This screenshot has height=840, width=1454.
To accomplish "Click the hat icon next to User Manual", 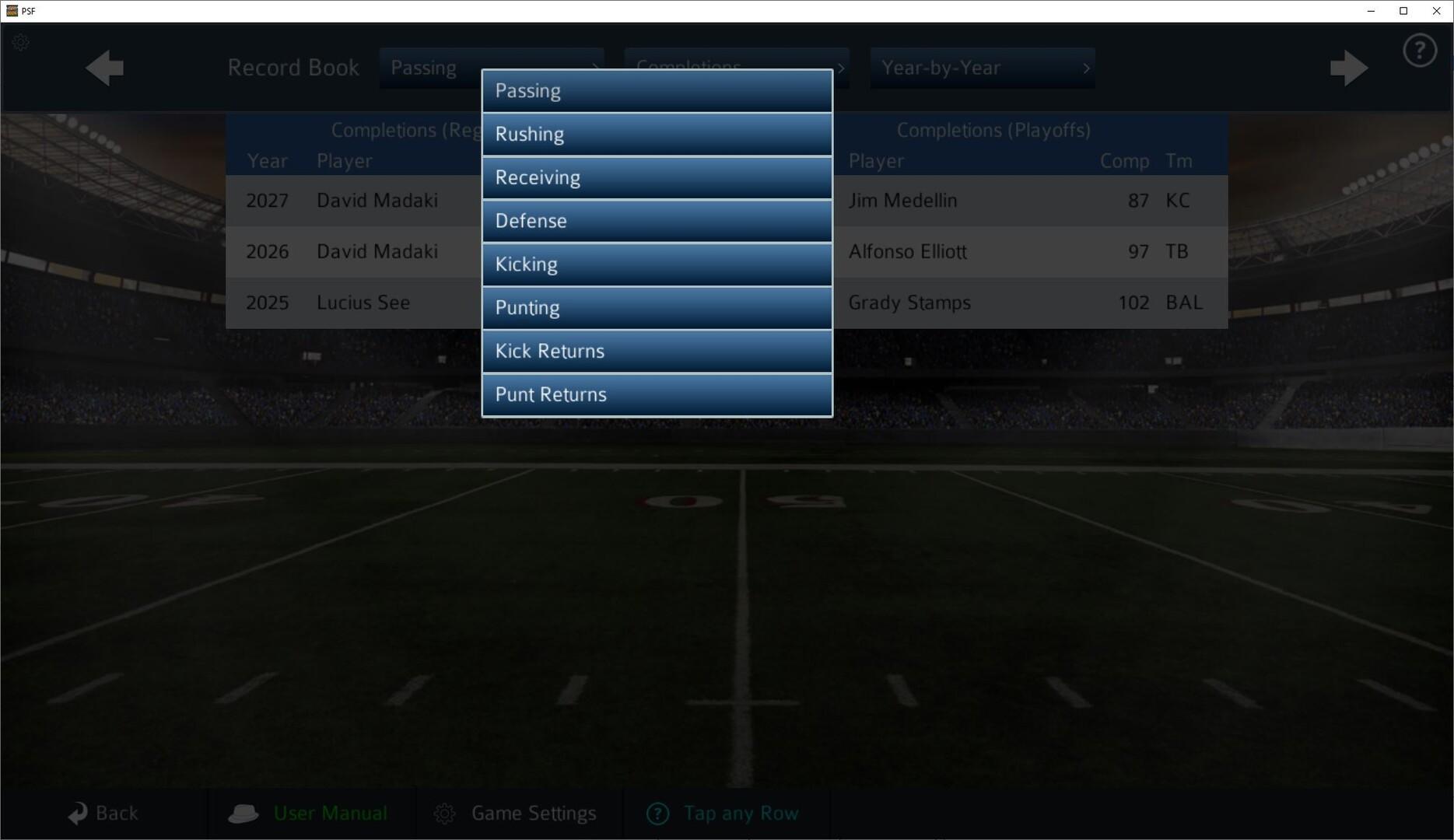I will (244, 813).
